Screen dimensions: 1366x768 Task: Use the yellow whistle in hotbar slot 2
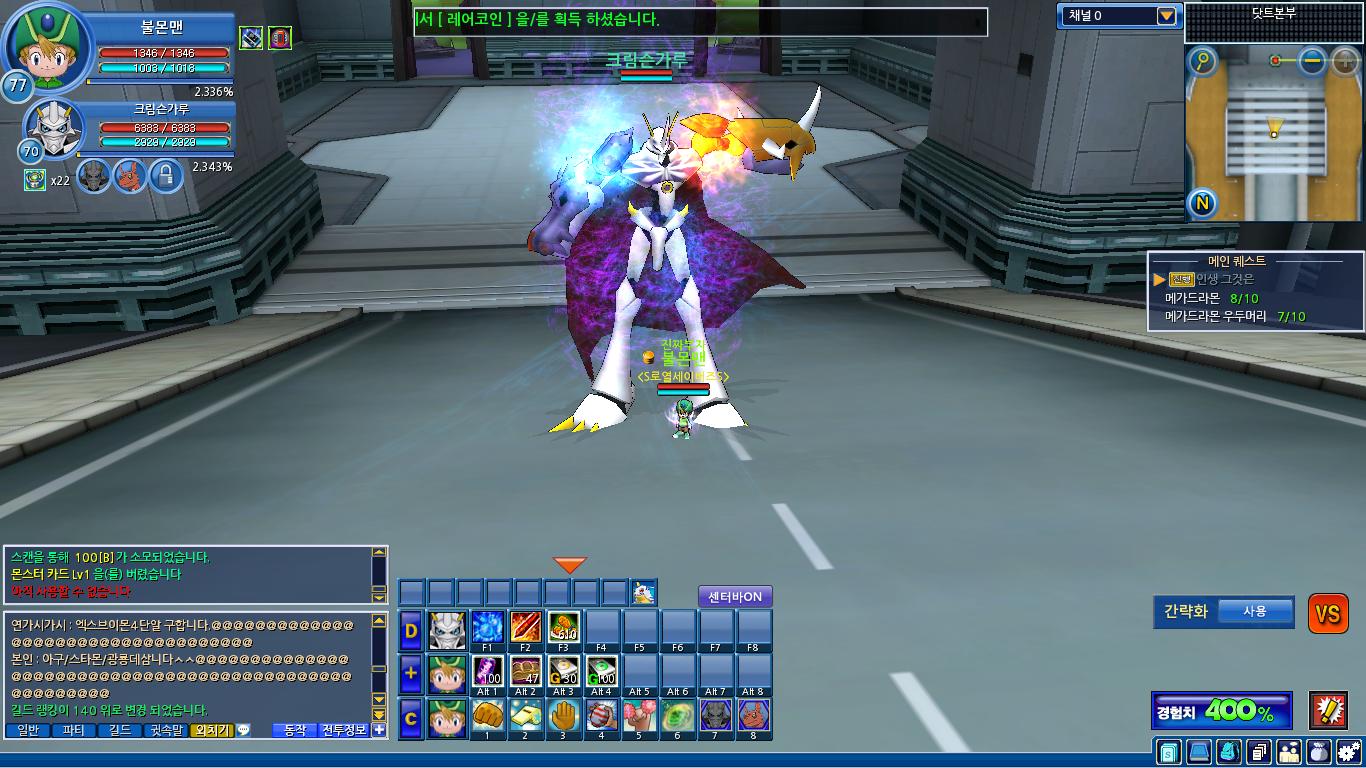tap(525, 715)
